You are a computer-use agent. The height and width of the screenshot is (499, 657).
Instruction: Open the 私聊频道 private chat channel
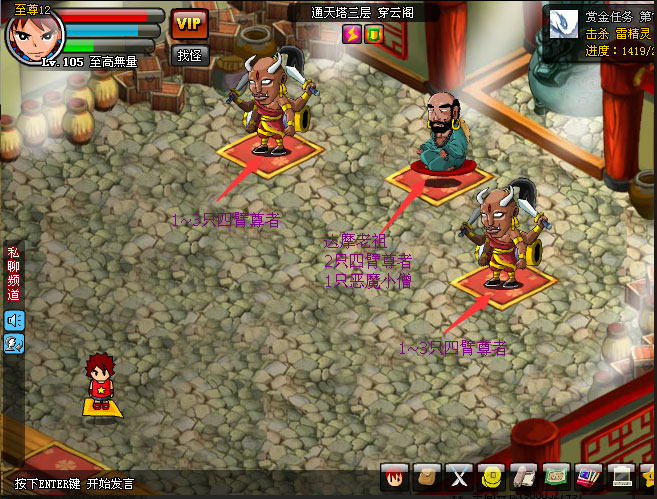pos(13,274)
